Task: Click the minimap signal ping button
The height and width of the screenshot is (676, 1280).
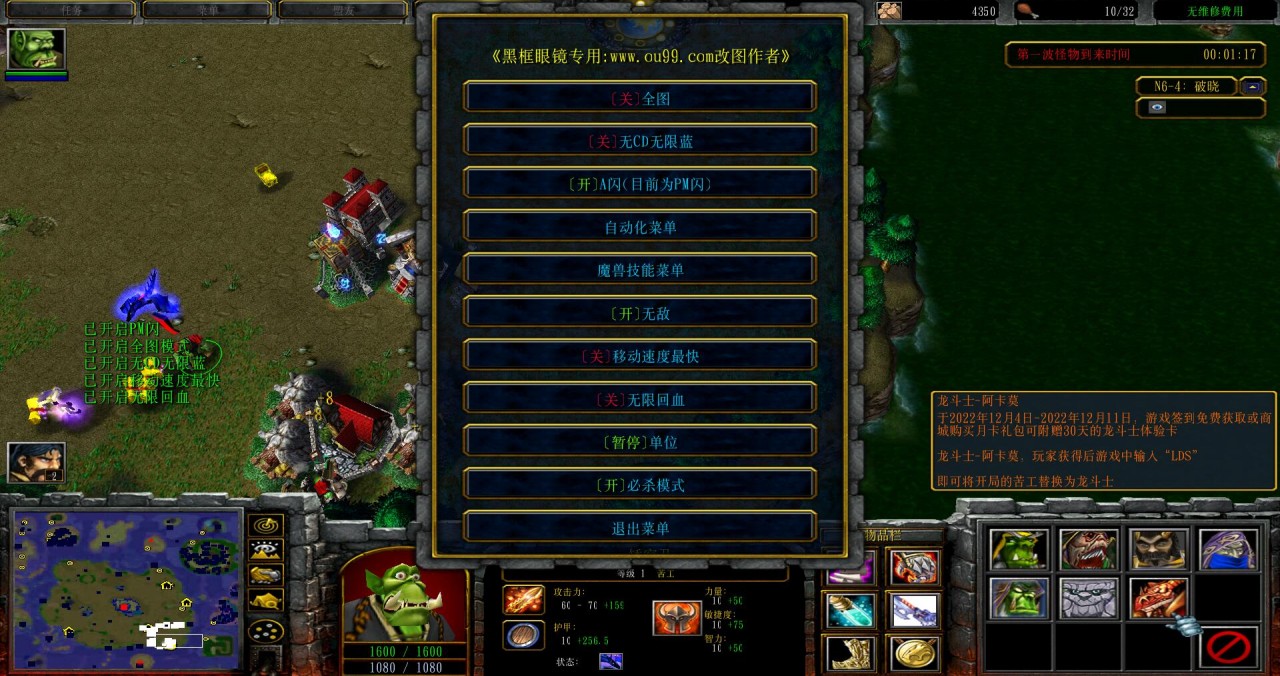Action: click(x=266, y=525)
